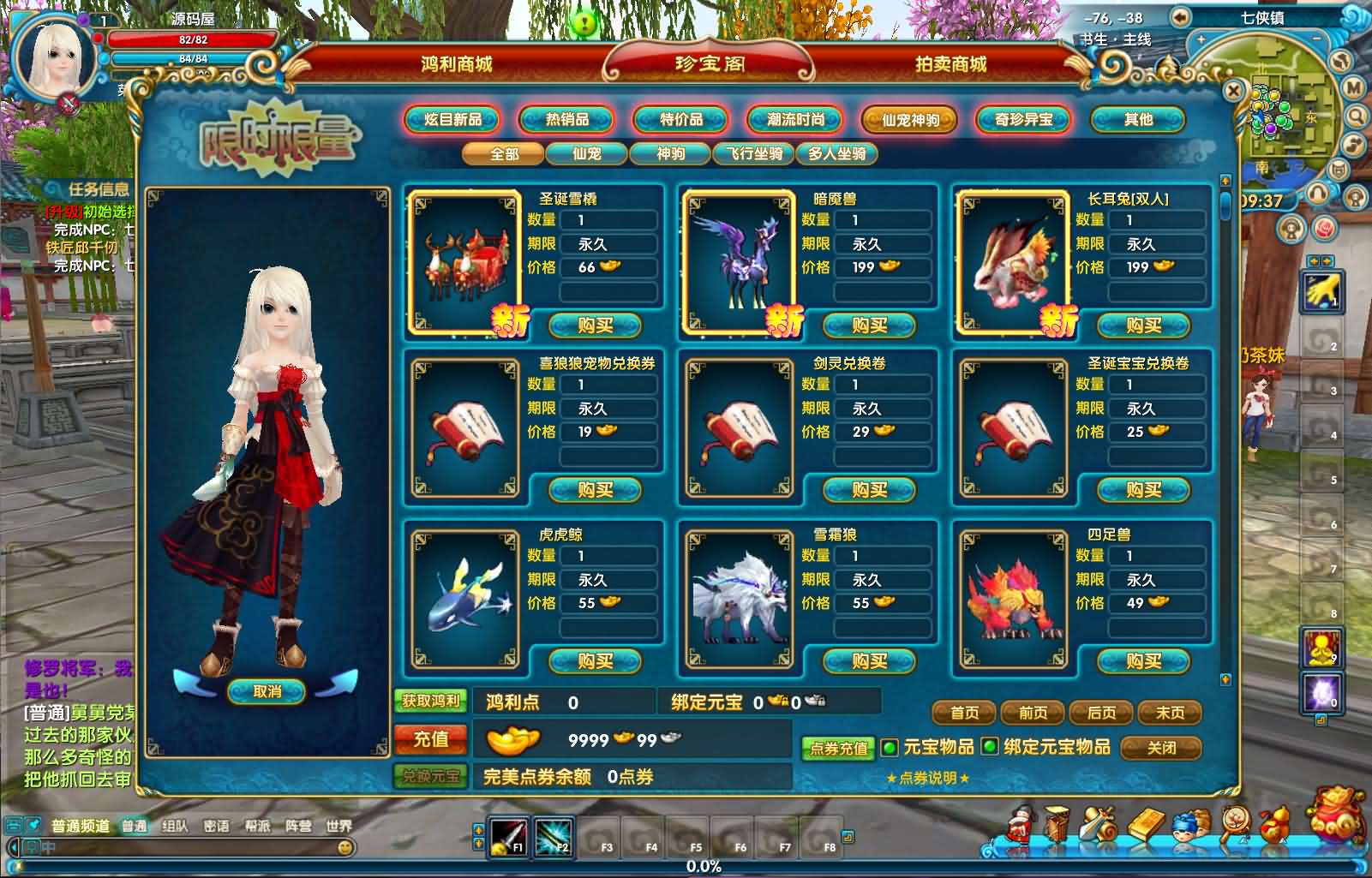Buy the 剑灵兑换卷 scroll
The image size is (1372, 878).
point(869,490)
